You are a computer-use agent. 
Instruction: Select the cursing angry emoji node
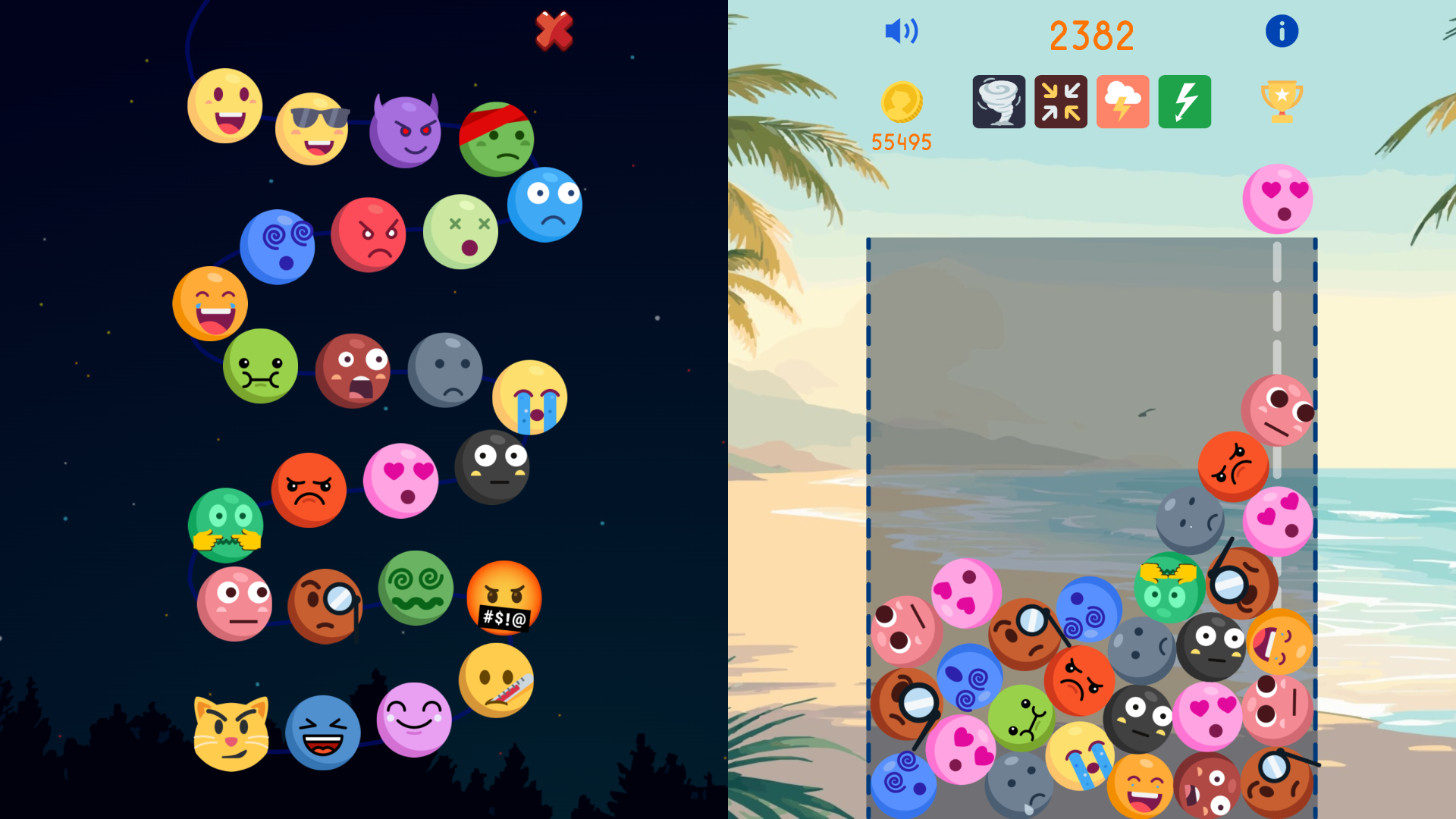coord(504,598)
